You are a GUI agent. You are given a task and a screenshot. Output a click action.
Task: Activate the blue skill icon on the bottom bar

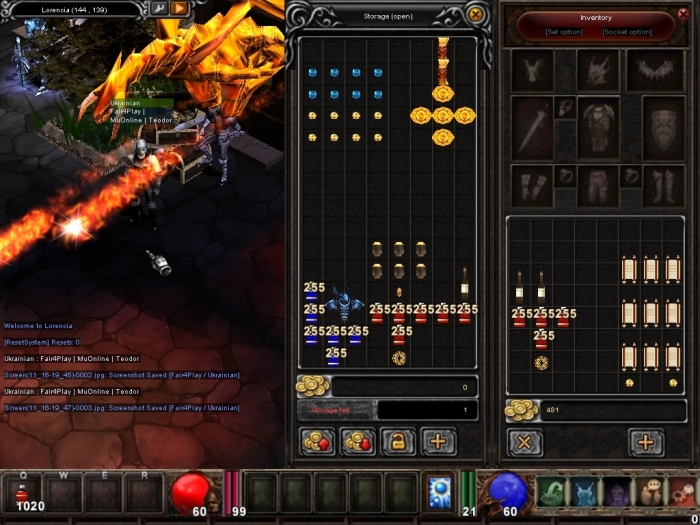click(x=438, y=491)
